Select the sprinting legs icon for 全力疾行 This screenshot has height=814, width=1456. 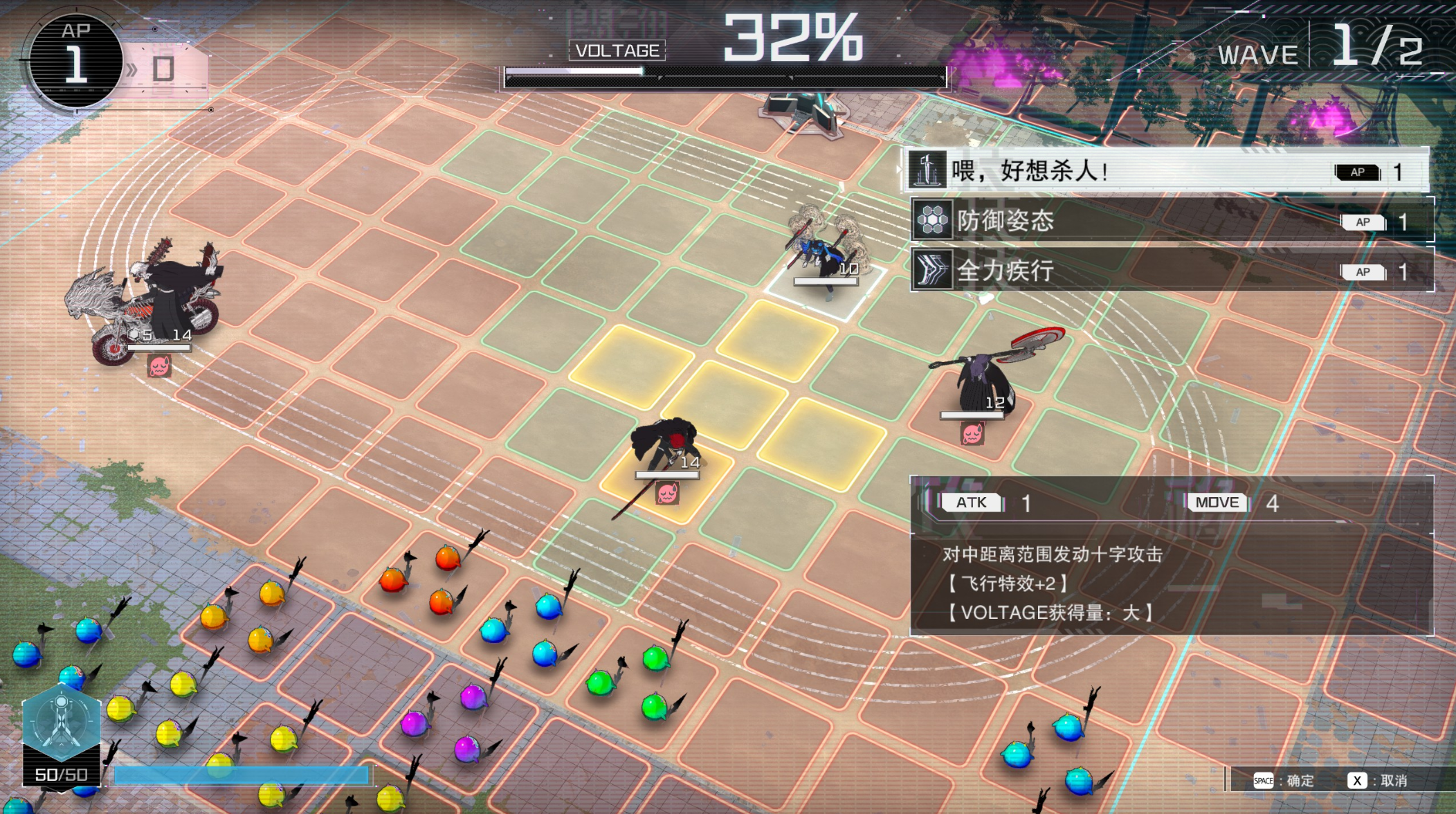click(x=934, y=272)
